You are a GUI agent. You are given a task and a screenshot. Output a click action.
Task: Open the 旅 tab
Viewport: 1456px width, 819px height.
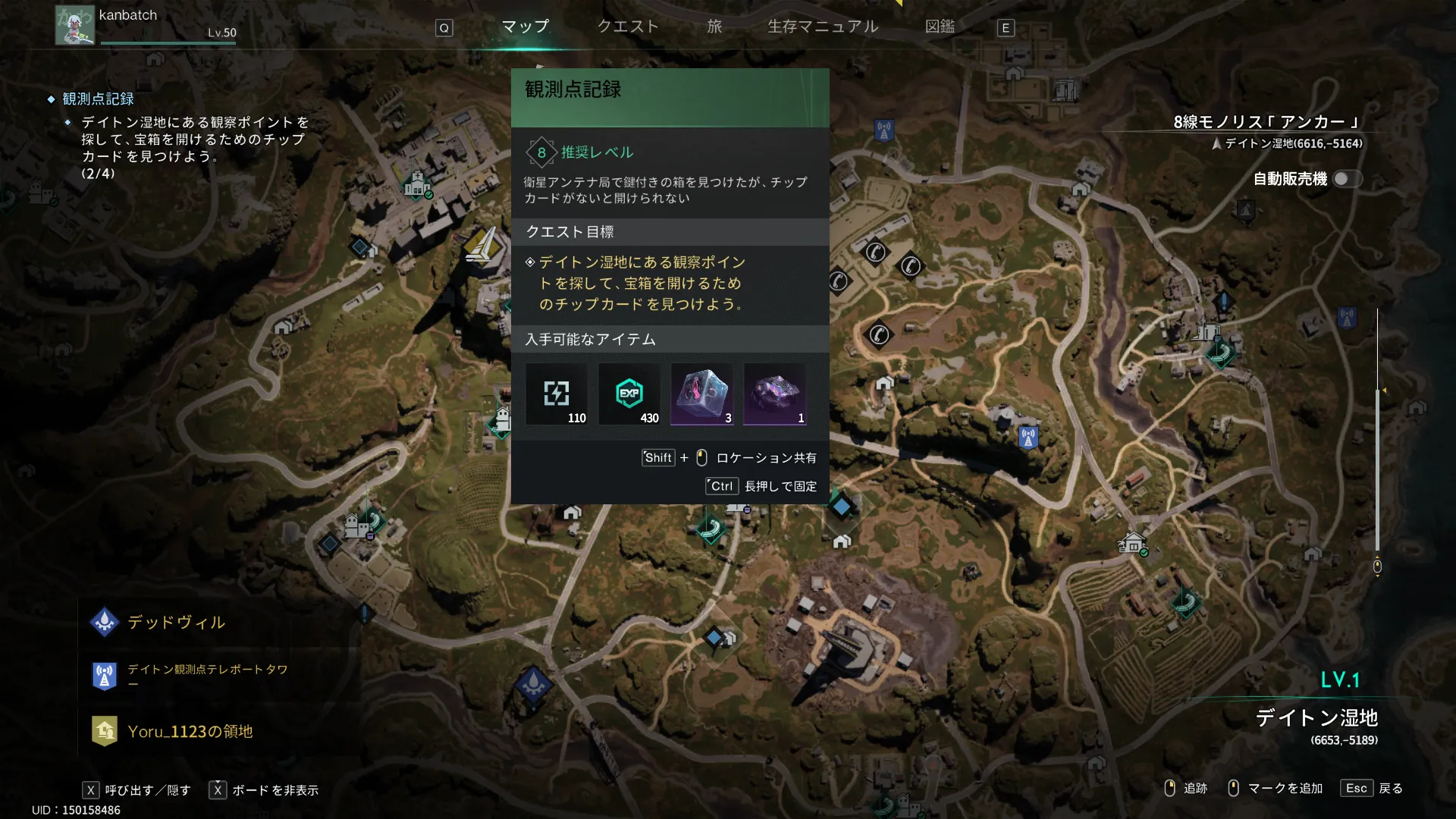click(x=714, y=27)
